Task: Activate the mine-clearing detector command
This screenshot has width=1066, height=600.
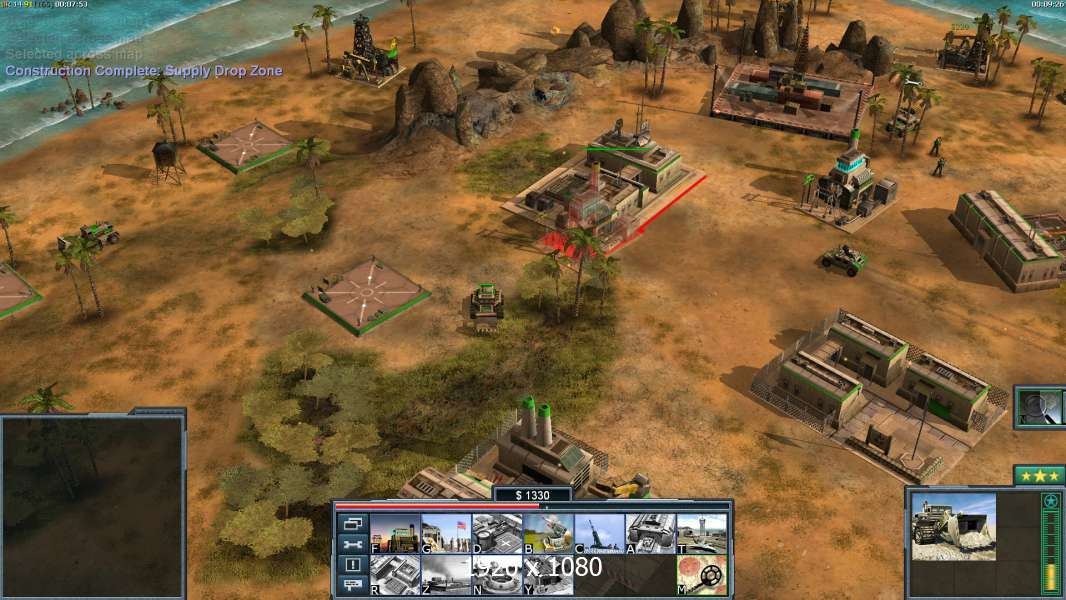Action: 701,575
